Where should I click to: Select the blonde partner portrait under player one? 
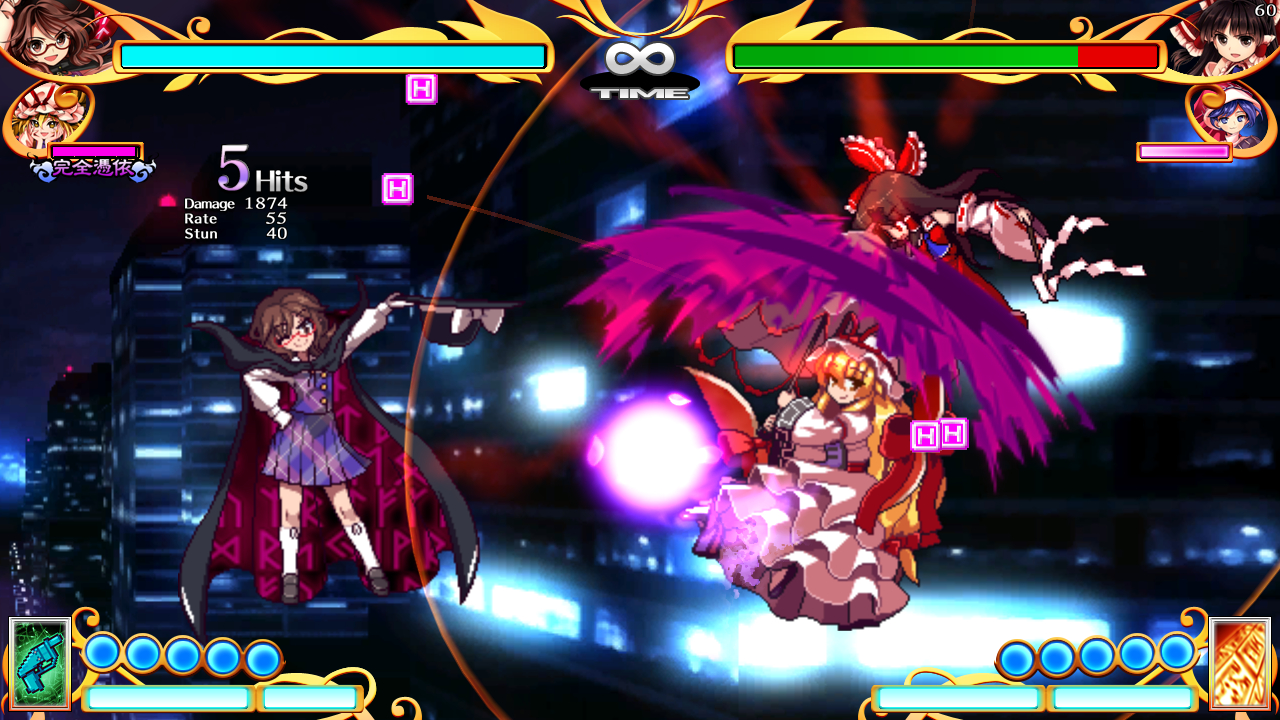(40, 118)
